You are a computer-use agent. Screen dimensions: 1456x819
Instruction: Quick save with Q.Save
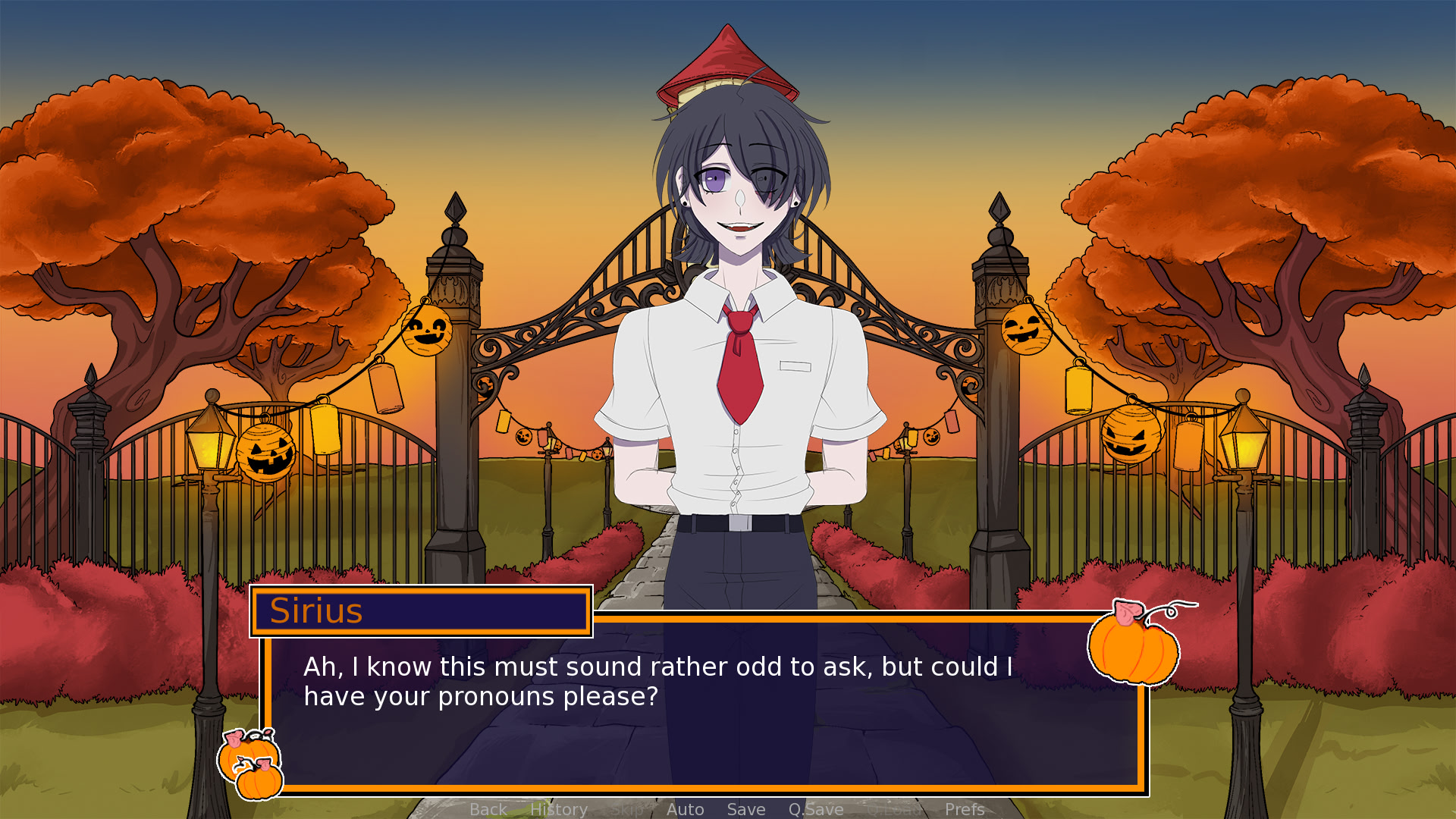pyautogui.click(x=815, y=809)
